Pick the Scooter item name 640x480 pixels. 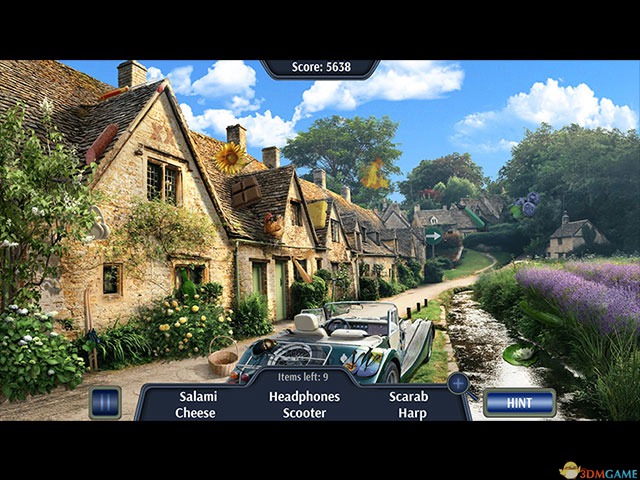[x=304, y=413]
